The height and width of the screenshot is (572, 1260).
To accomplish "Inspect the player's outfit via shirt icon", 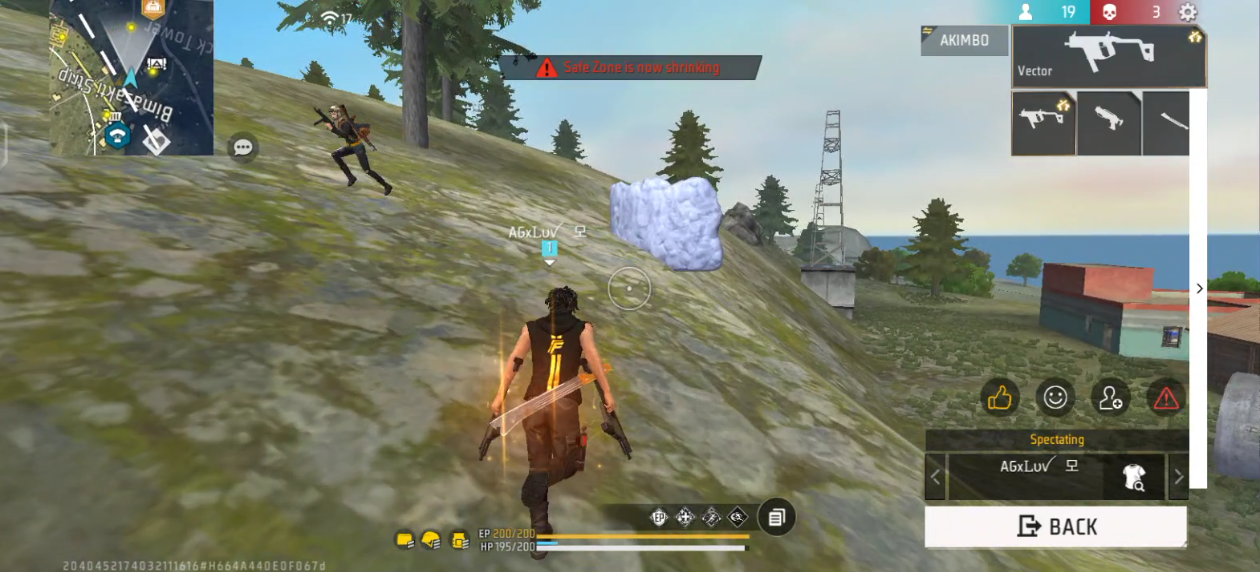I will (x=1134, y=477).
